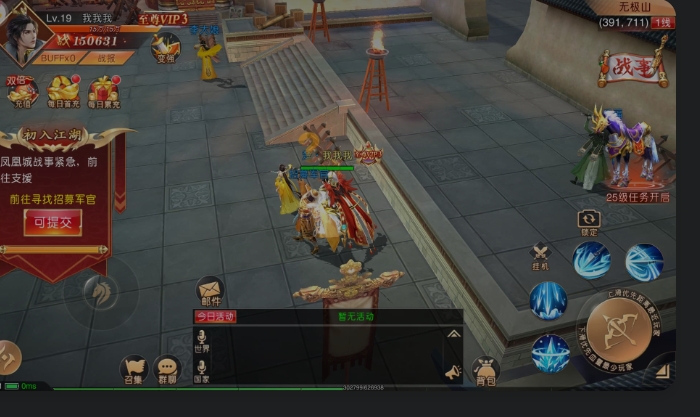The height and width of the screenshot is (417, 700).
Task: Toggle 挂机 auto-battle crossed swords icon
Action: click(541, 256)
